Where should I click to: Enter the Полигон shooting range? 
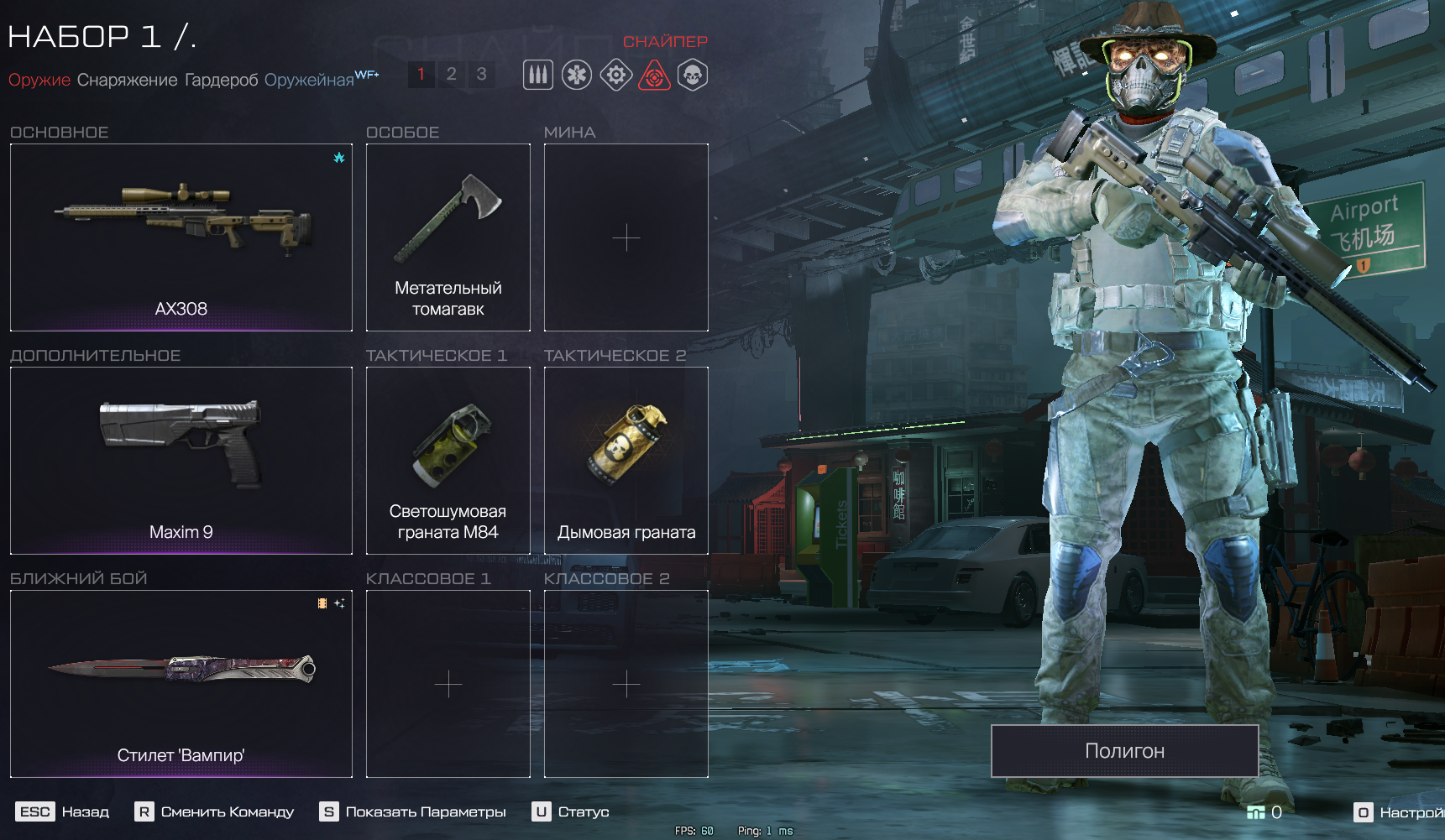coord(1124,751)
